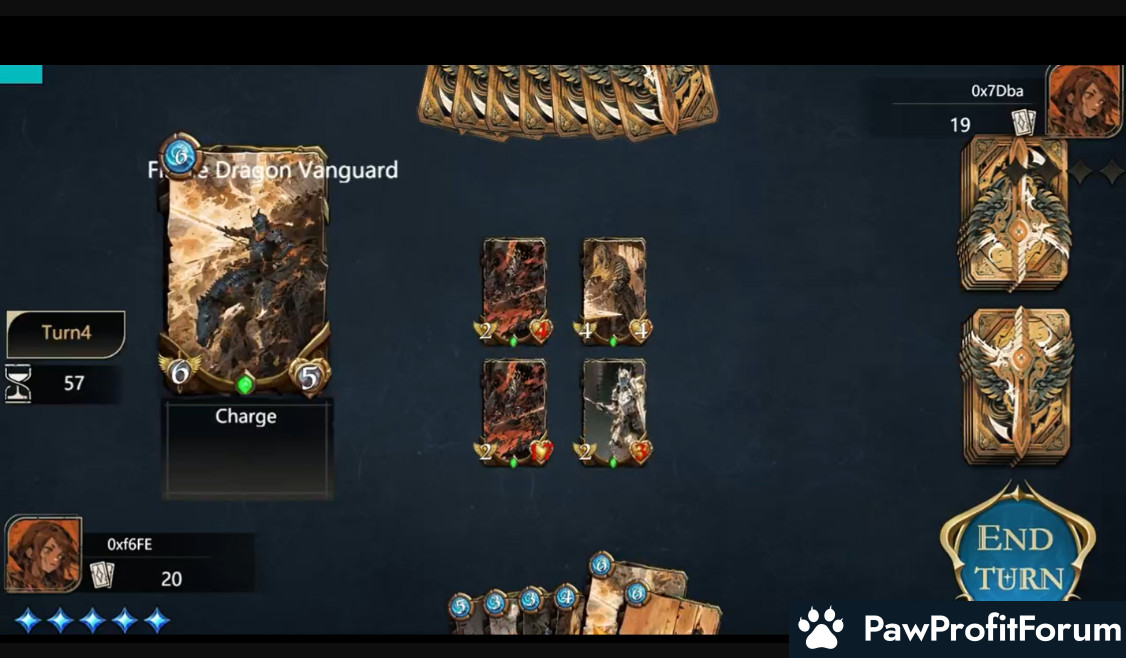Pick the red dragon card with 4 health

tap(514, 291)
